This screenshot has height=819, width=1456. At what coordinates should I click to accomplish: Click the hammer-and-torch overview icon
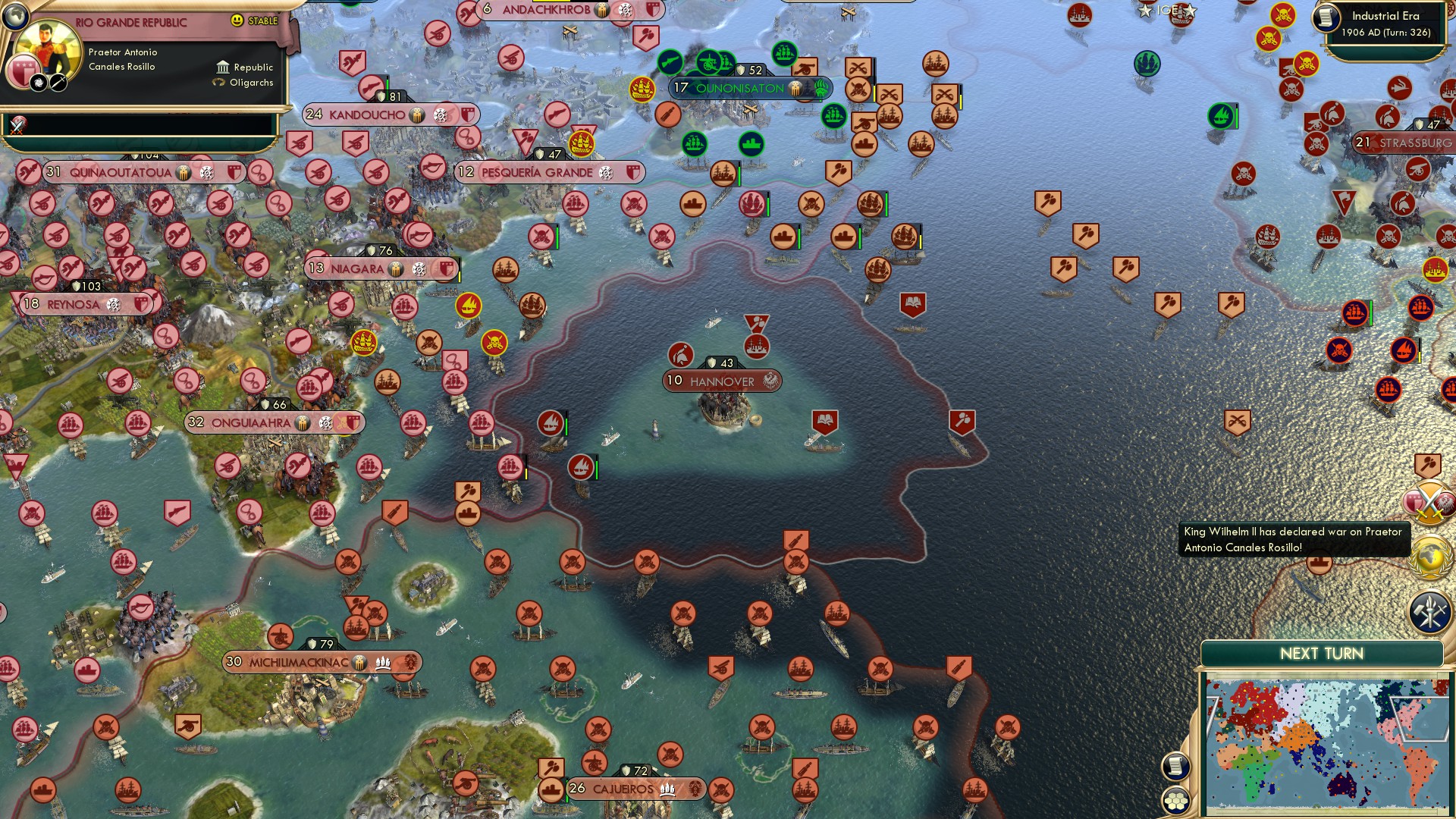[x=1432, y=609]
